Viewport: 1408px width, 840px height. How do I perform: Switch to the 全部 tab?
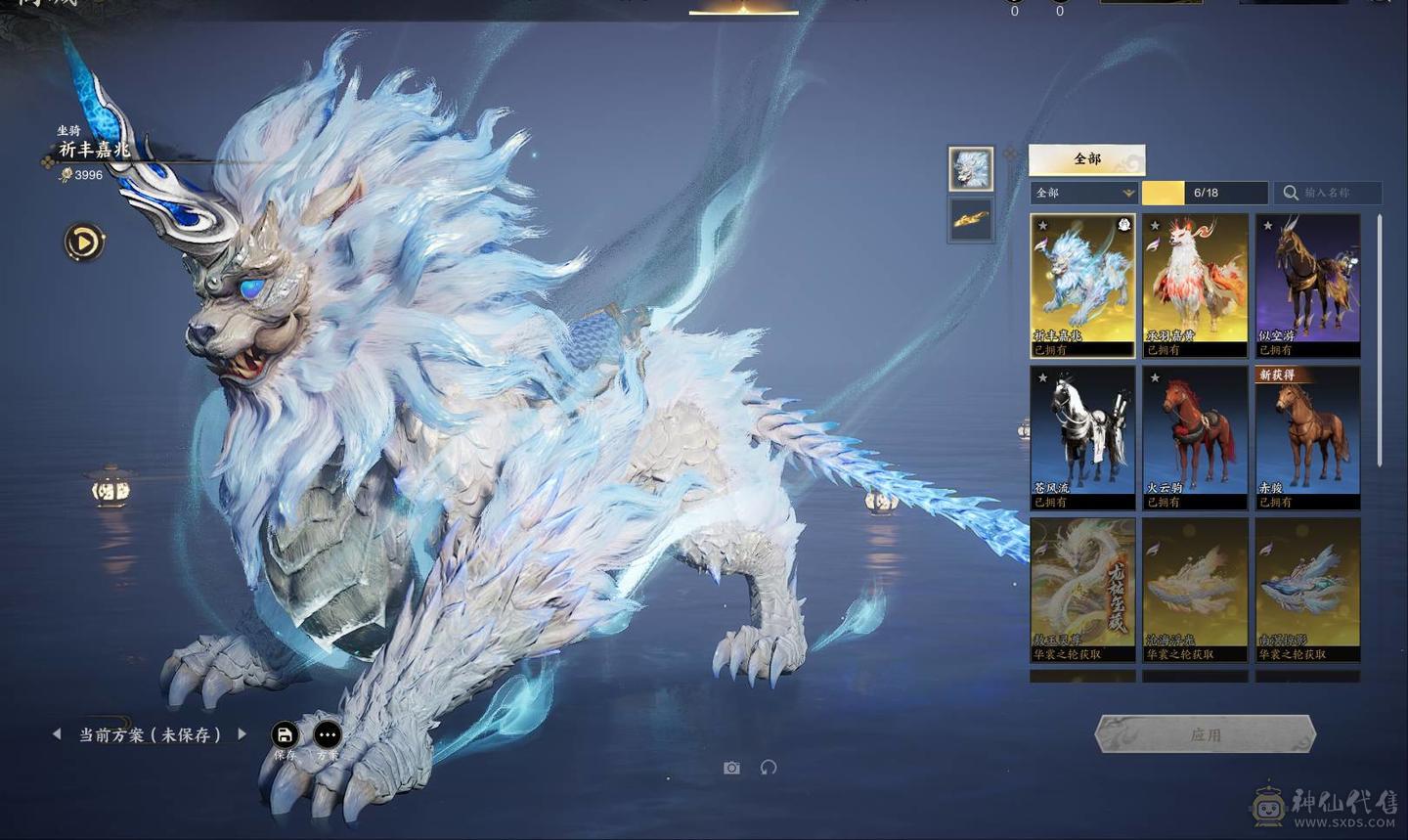click(1086, 159)
